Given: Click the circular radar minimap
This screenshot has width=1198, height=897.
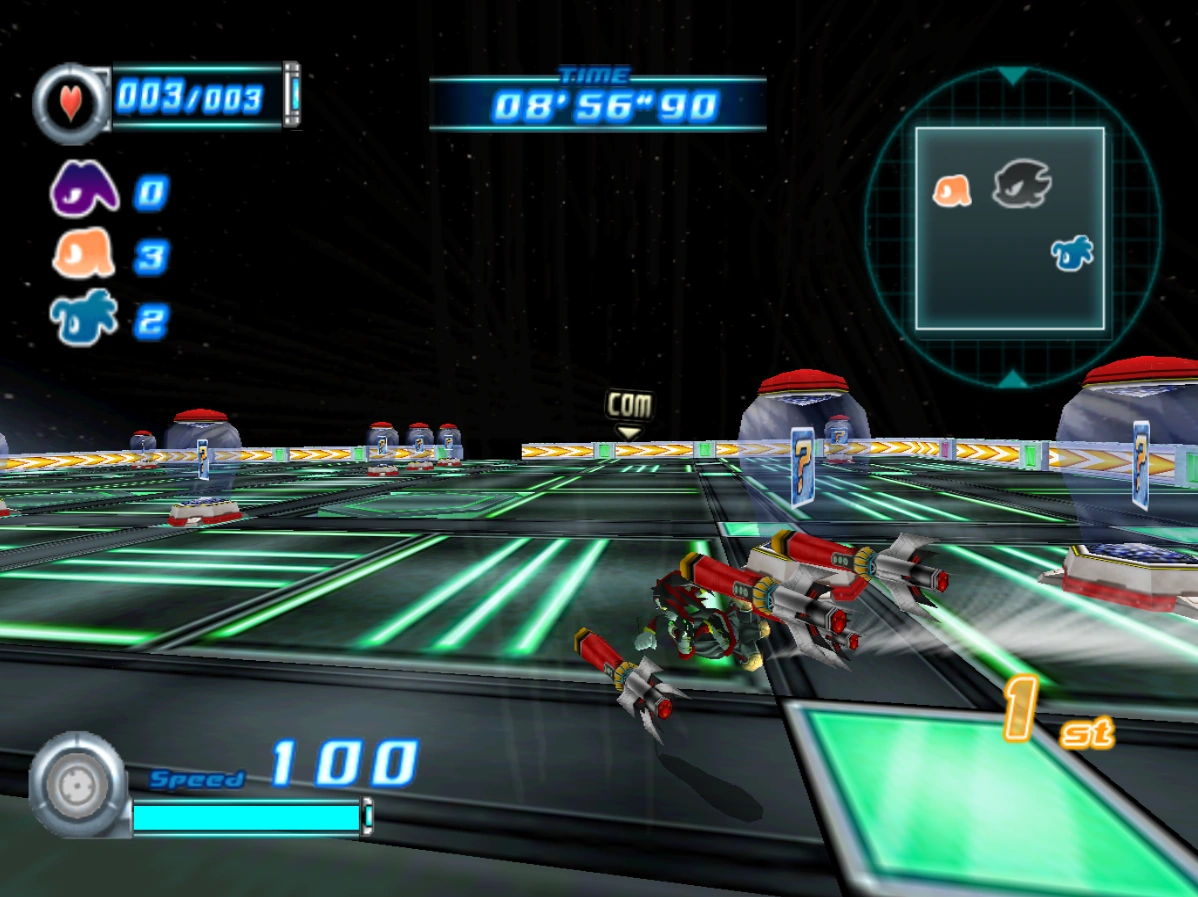Looking at the screenshot, I should point(1012,228).
